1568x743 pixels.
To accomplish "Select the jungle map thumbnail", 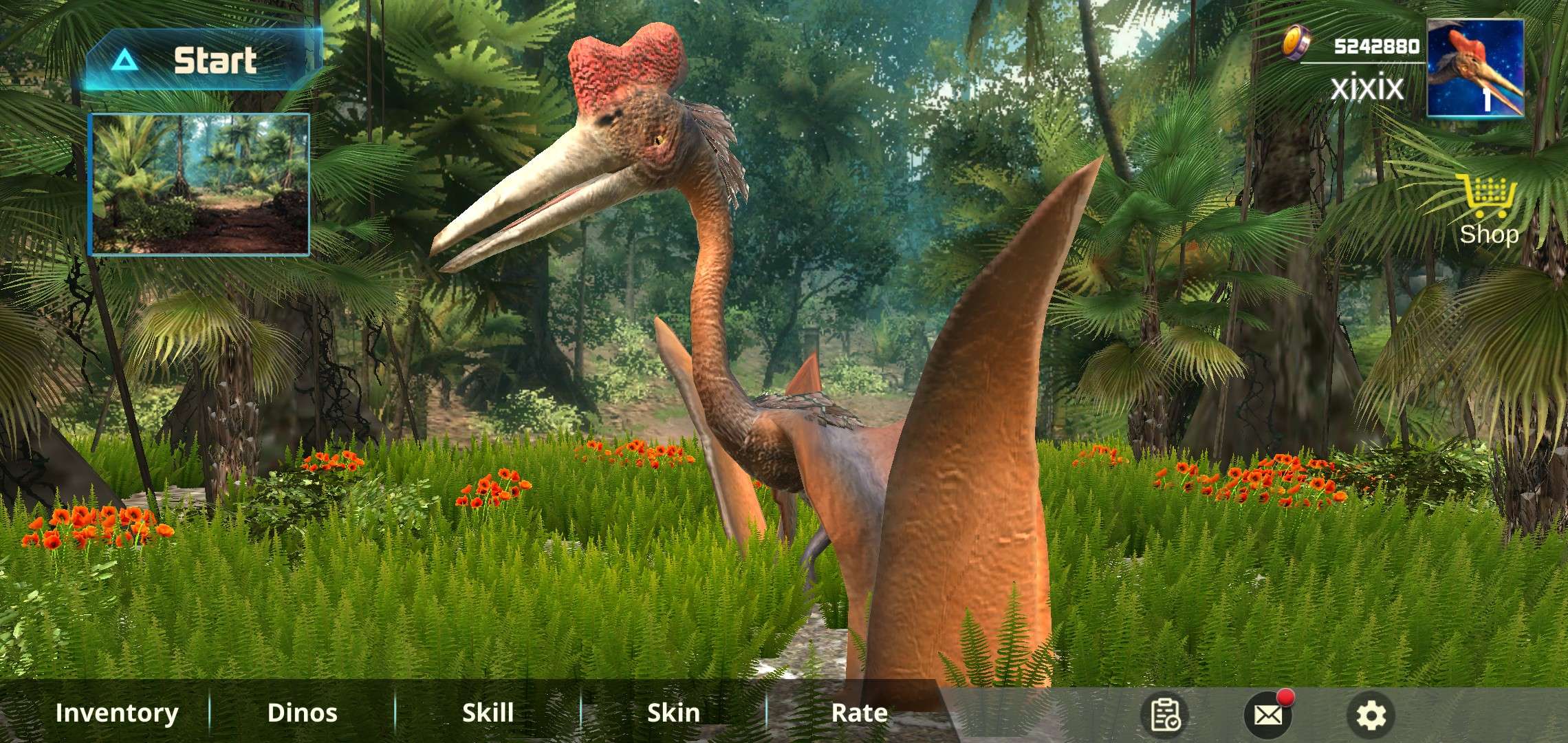I will click(x=199, y=184).
